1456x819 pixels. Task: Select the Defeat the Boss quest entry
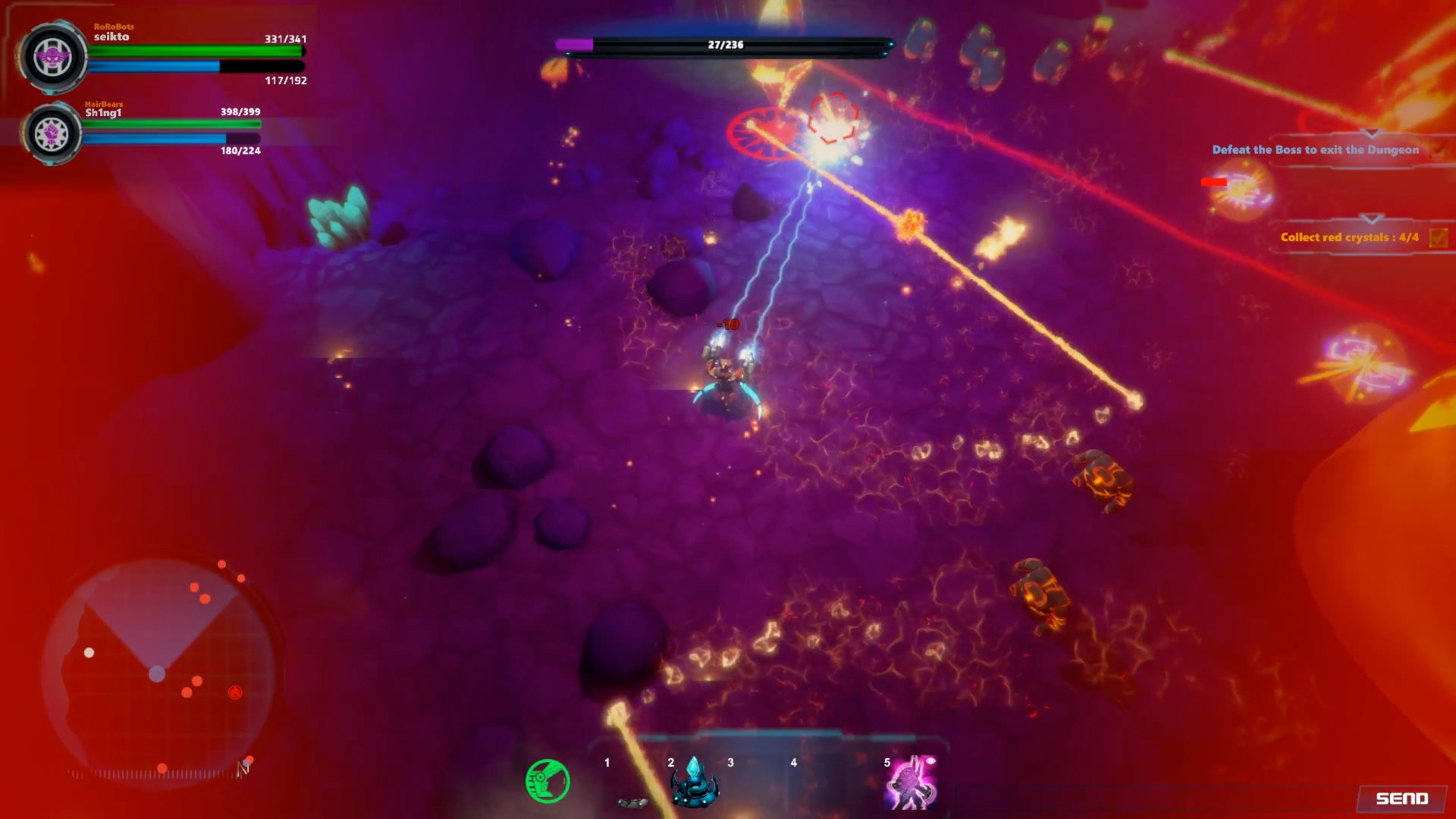(1316, 149)
